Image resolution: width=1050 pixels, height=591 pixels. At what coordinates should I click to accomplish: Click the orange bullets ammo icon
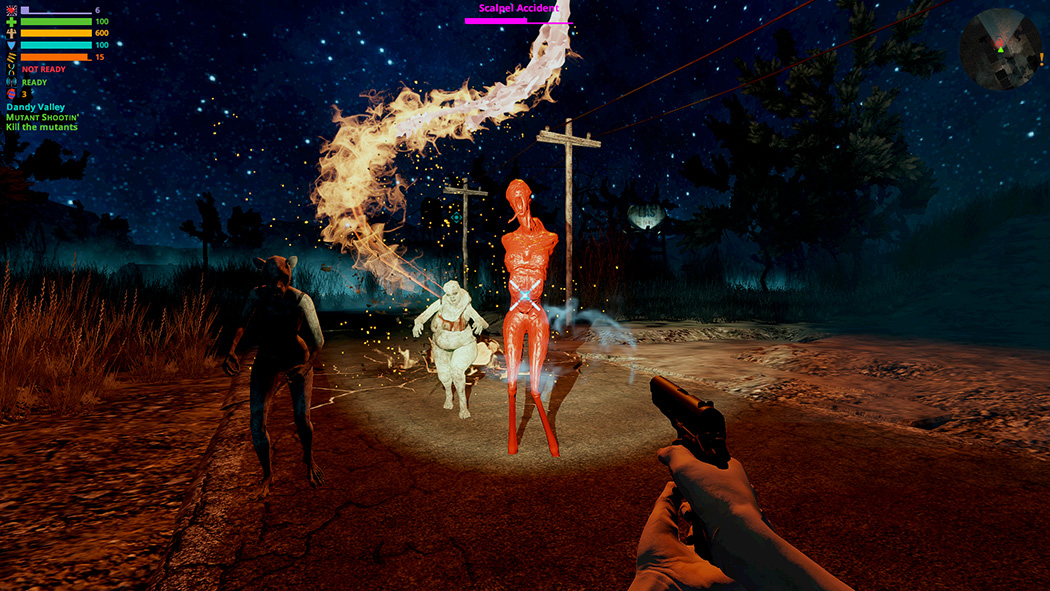(11, 57)
